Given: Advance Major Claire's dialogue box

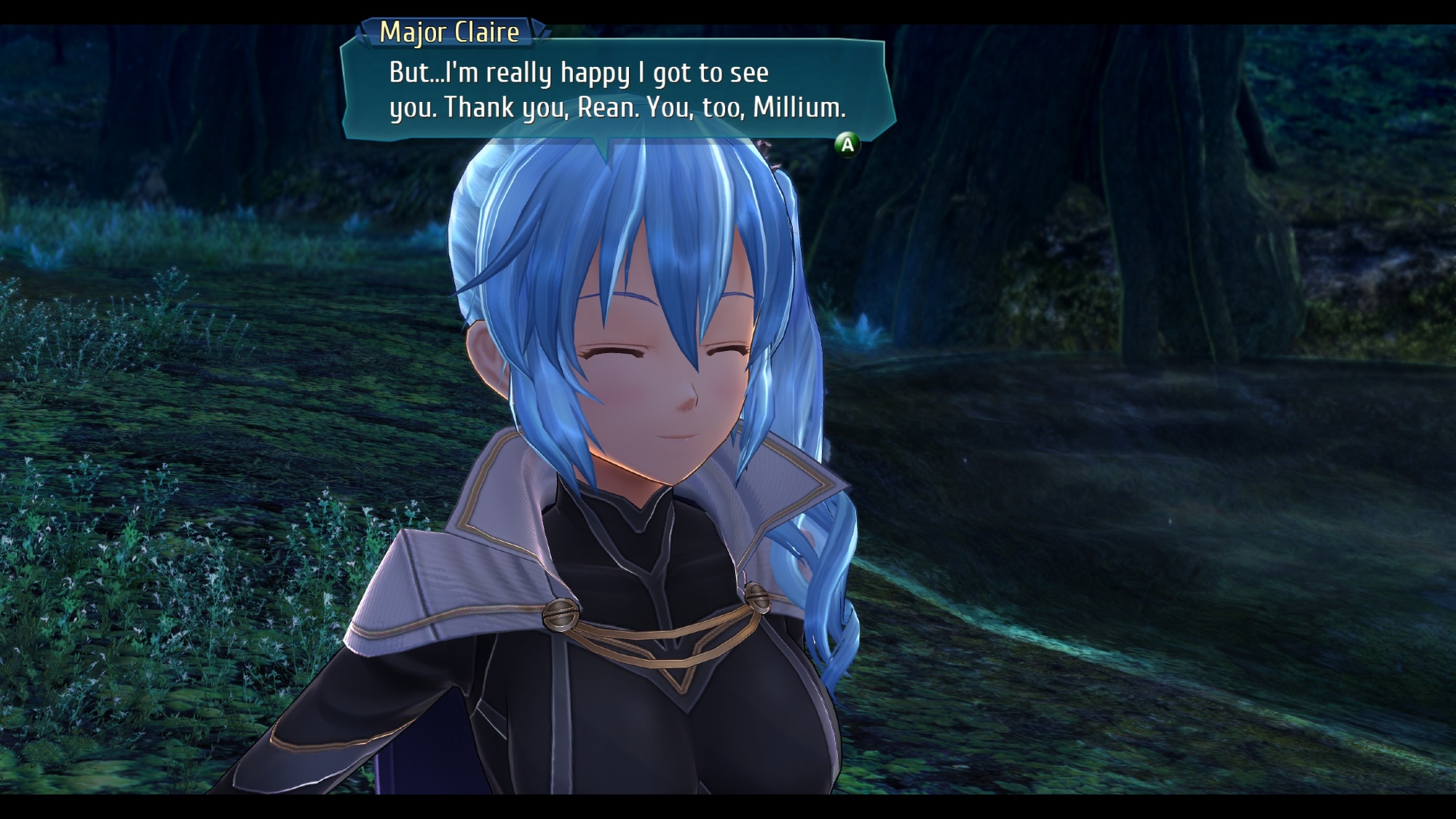Looking at the screenshot, I should [847, 145].
